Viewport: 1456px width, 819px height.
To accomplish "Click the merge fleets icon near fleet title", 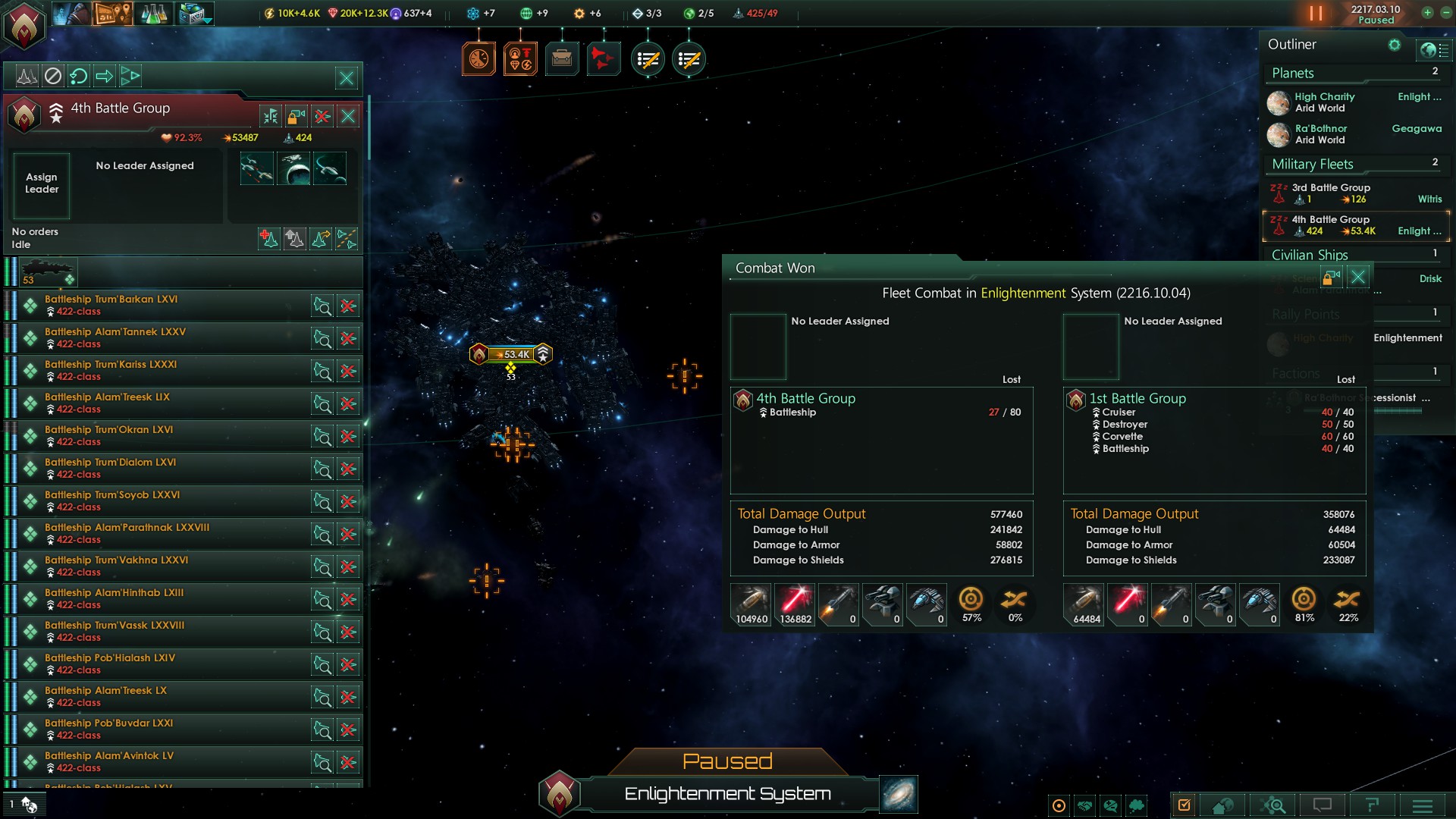I will [270, 116].
